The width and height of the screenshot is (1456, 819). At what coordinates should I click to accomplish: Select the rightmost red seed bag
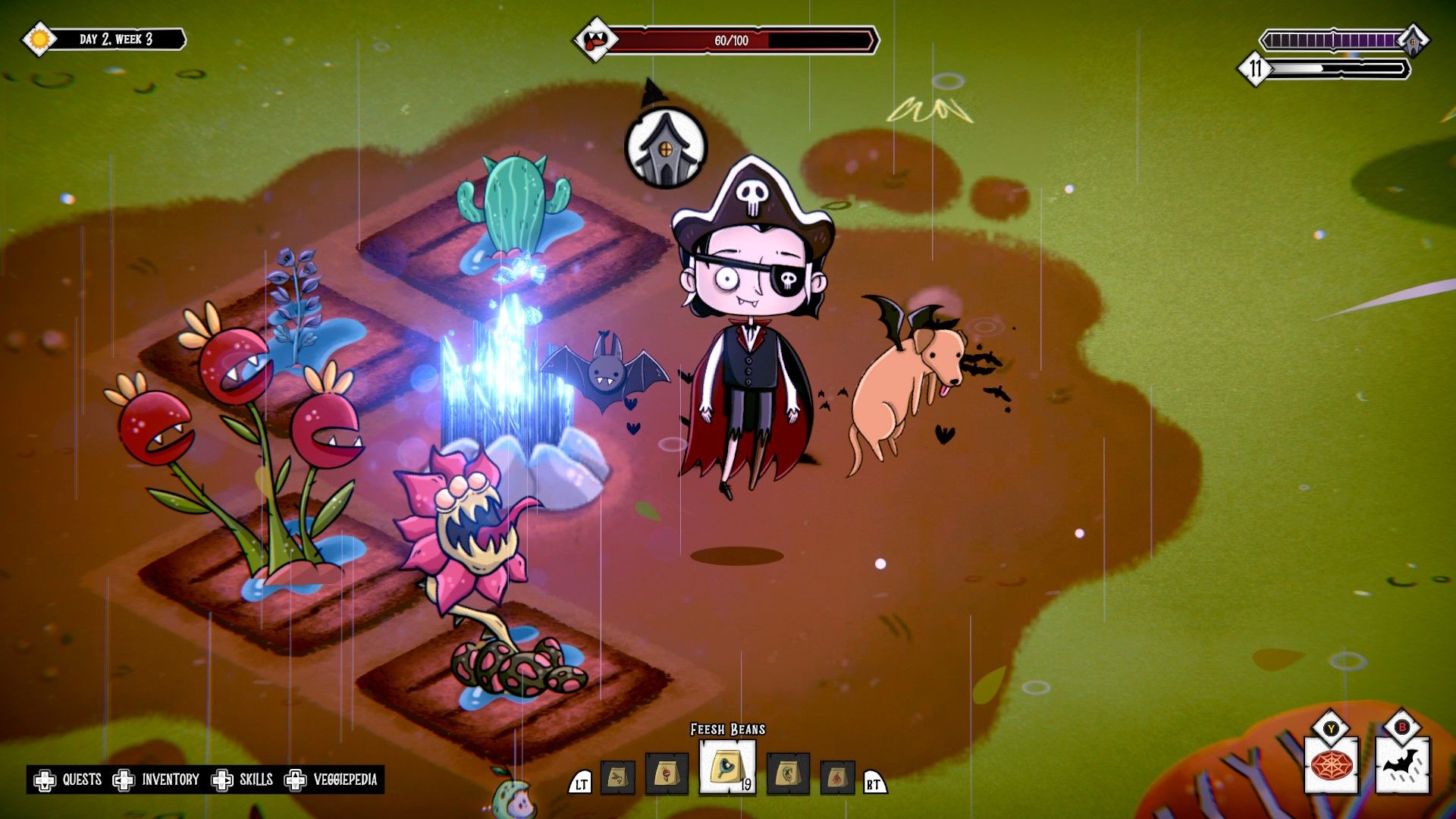(x=839, y=777)
